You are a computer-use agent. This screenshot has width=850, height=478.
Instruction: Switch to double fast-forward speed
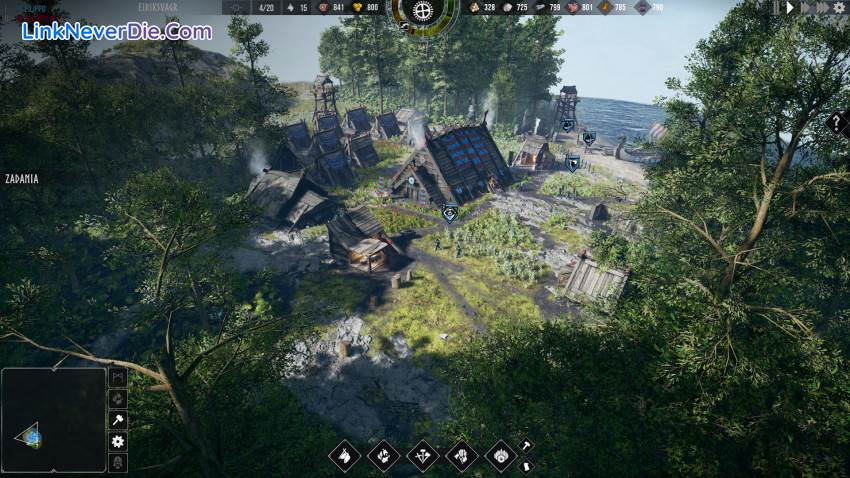click(805, 7)
